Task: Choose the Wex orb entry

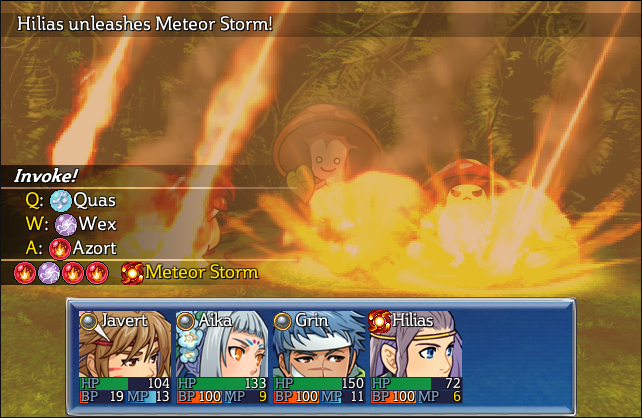Action: [x=84, y=224]
